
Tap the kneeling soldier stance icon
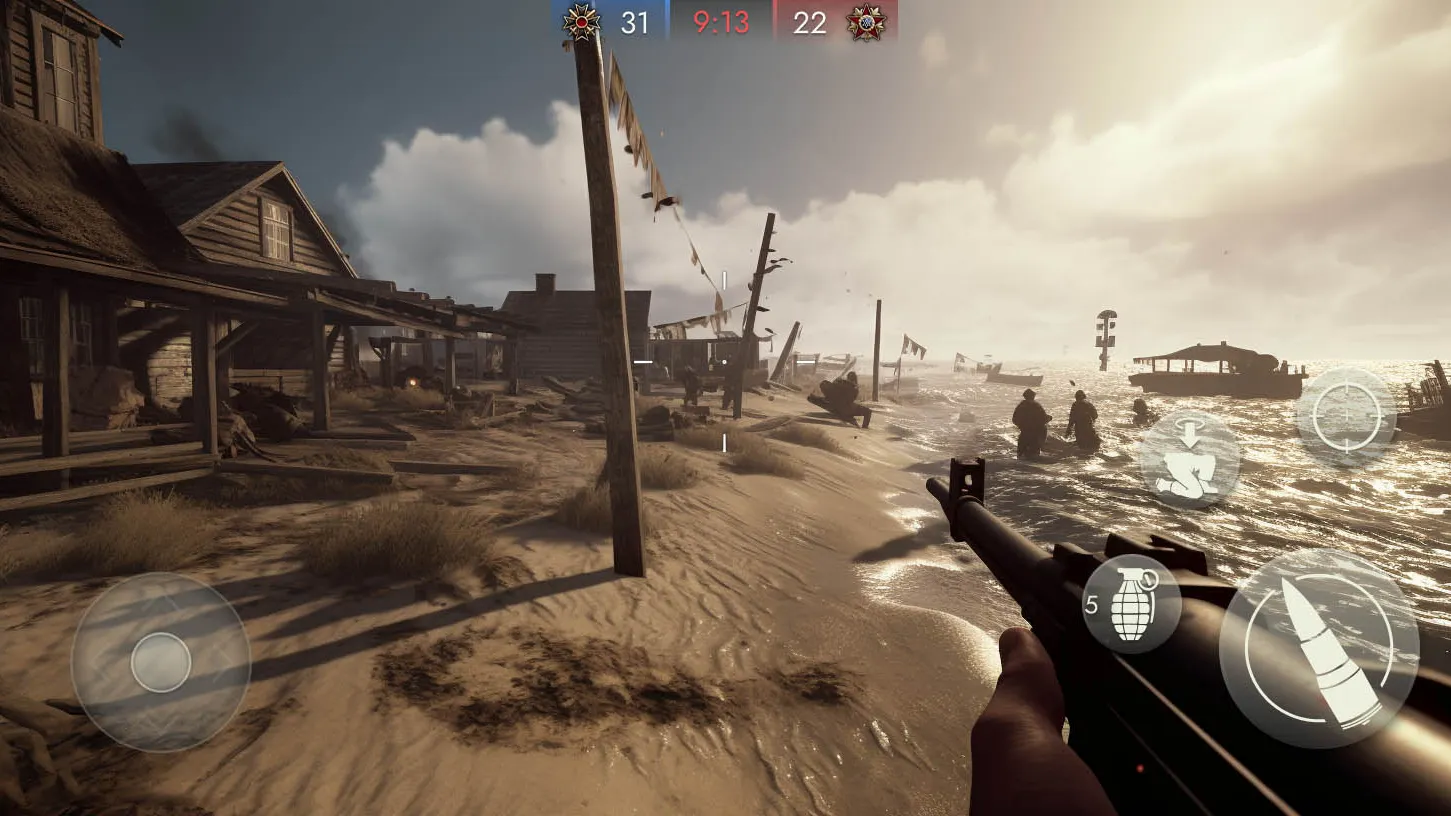click(x=1190, y=461)
